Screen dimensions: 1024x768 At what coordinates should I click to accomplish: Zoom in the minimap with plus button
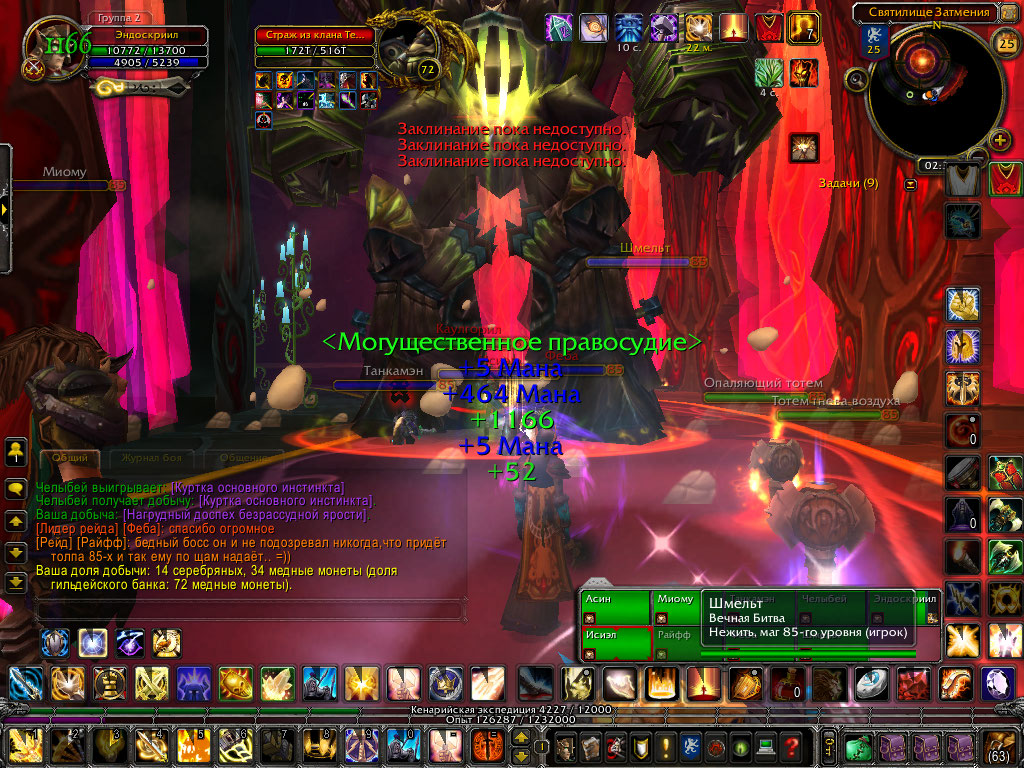coord(998,139)
